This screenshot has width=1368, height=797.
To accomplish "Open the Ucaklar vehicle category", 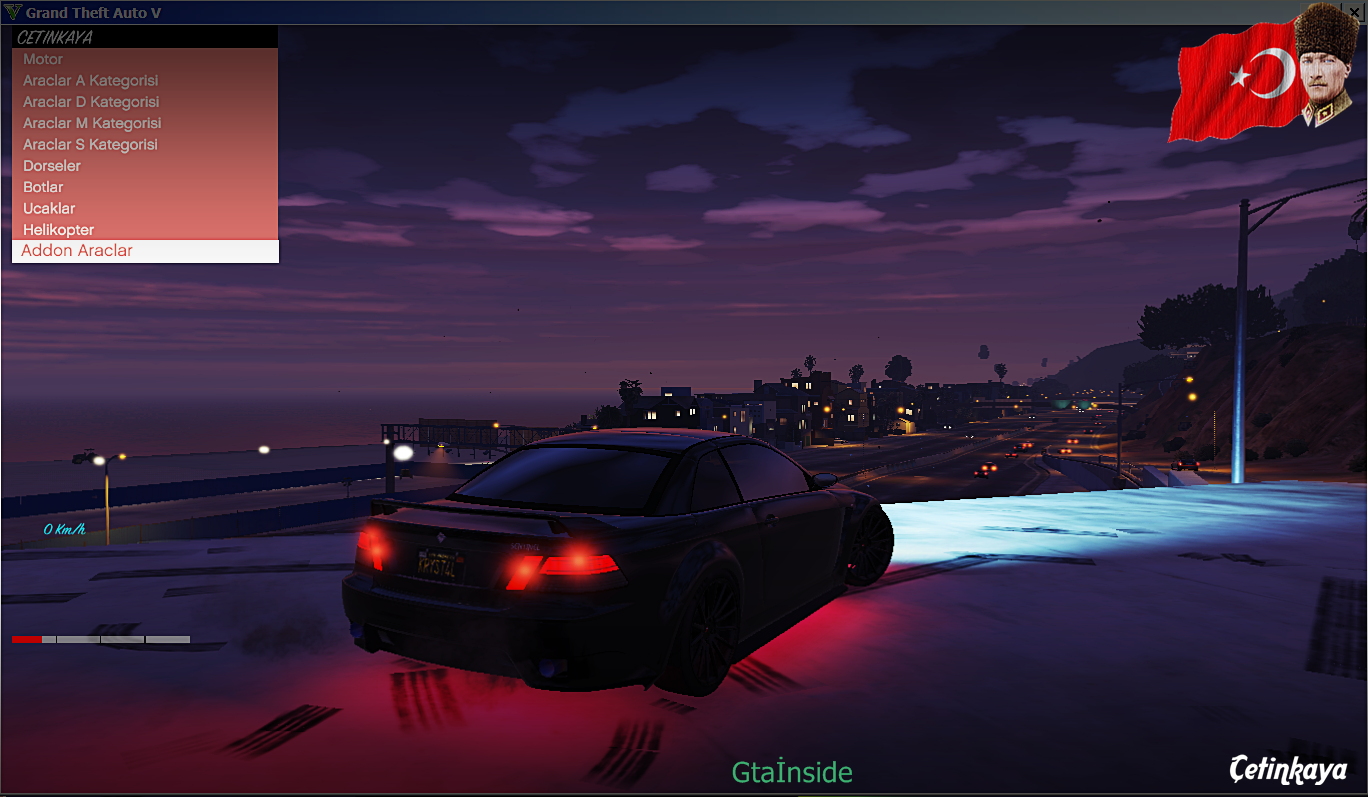I will coord(48,208).
